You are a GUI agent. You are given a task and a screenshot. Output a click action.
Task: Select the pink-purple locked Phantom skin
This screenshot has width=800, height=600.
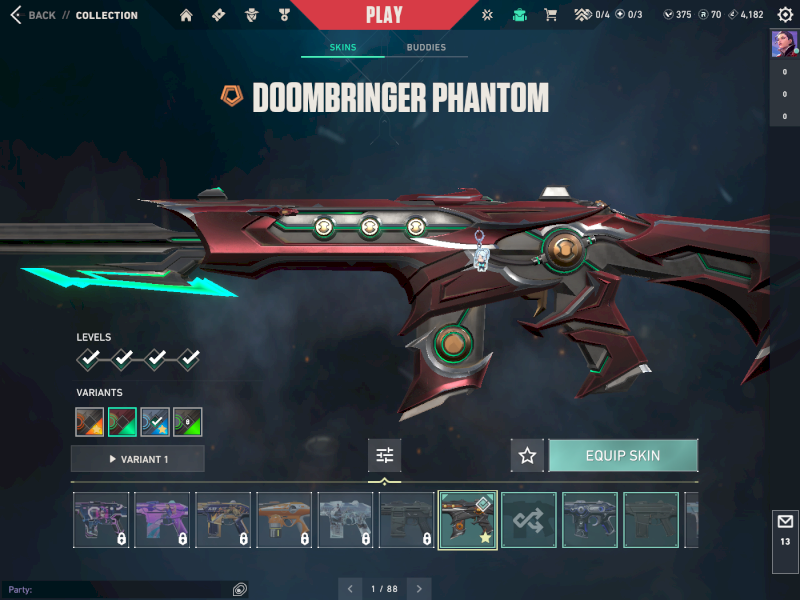[x=162, y=520]
